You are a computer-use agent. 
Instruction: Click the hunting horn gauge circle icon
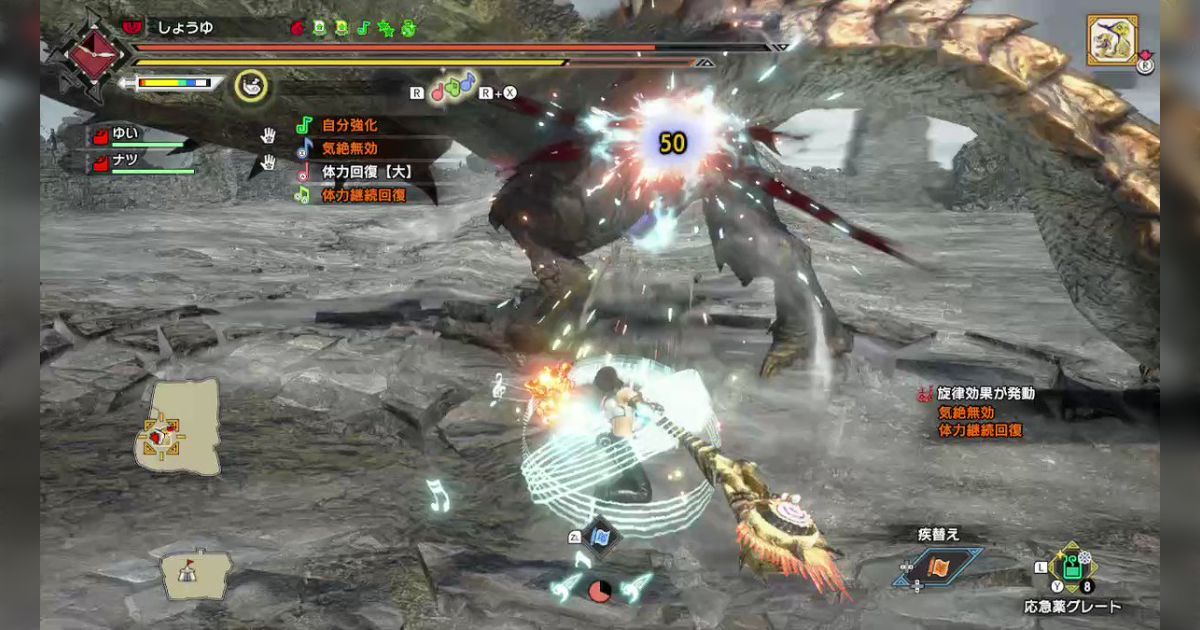click(x=251, y=87)
